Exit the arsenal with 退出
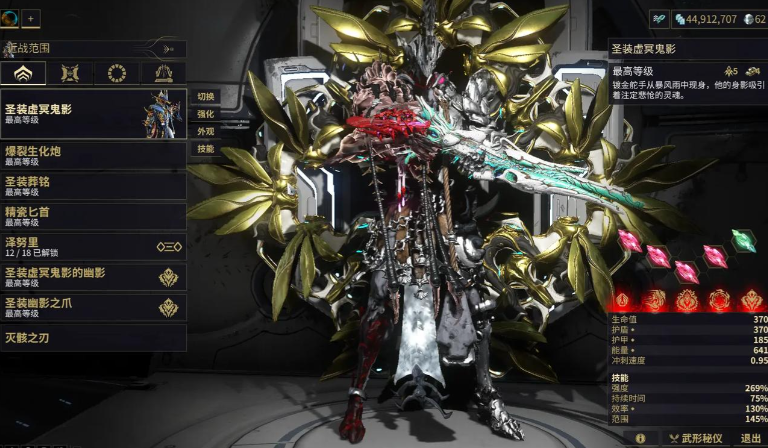Screen dimensions: 768x448 pyautogui.click(x=750, y=438)
